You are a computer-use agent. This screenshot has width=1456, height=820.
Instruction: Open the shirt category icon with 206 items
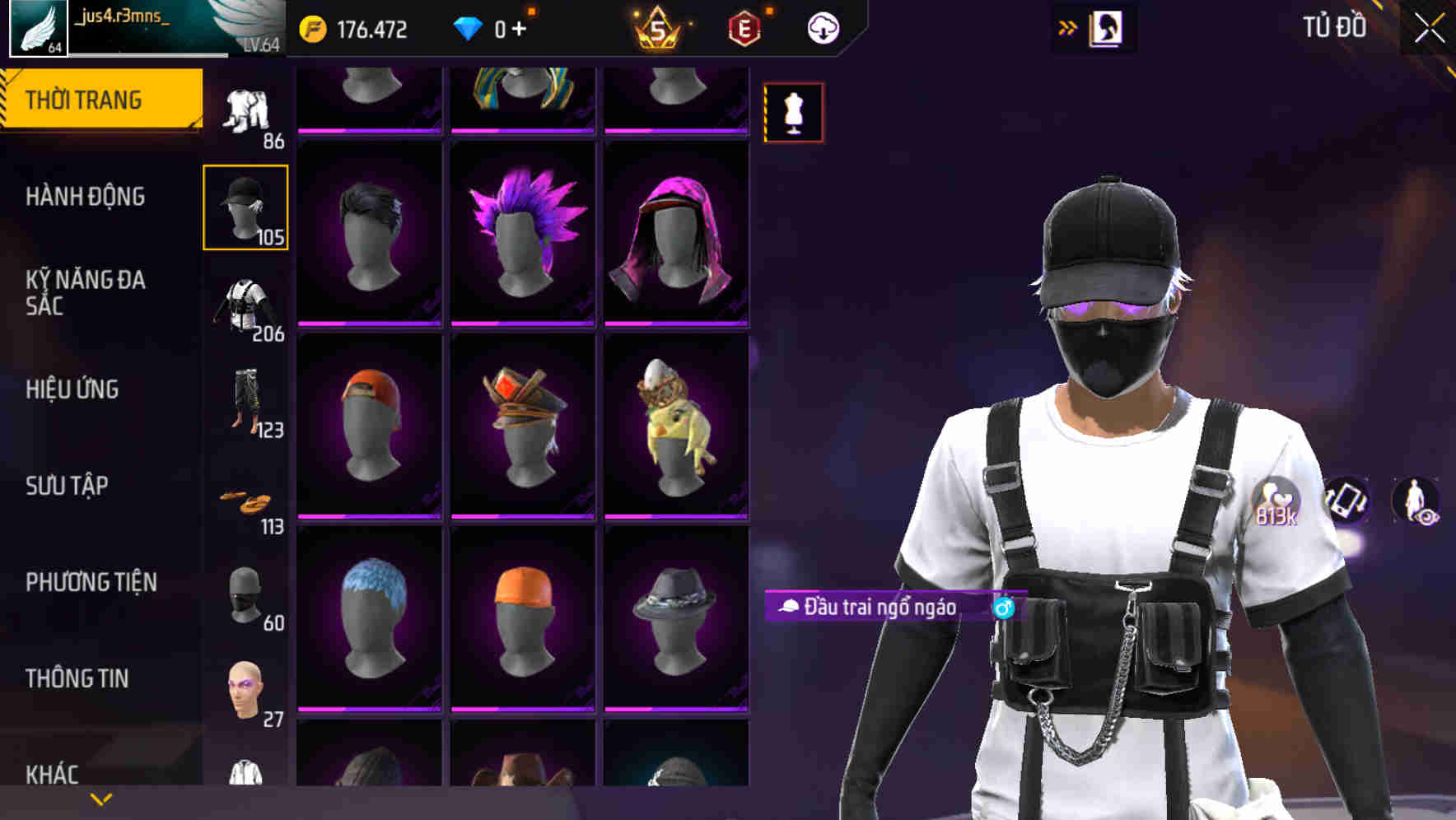[x=245, y=305]
